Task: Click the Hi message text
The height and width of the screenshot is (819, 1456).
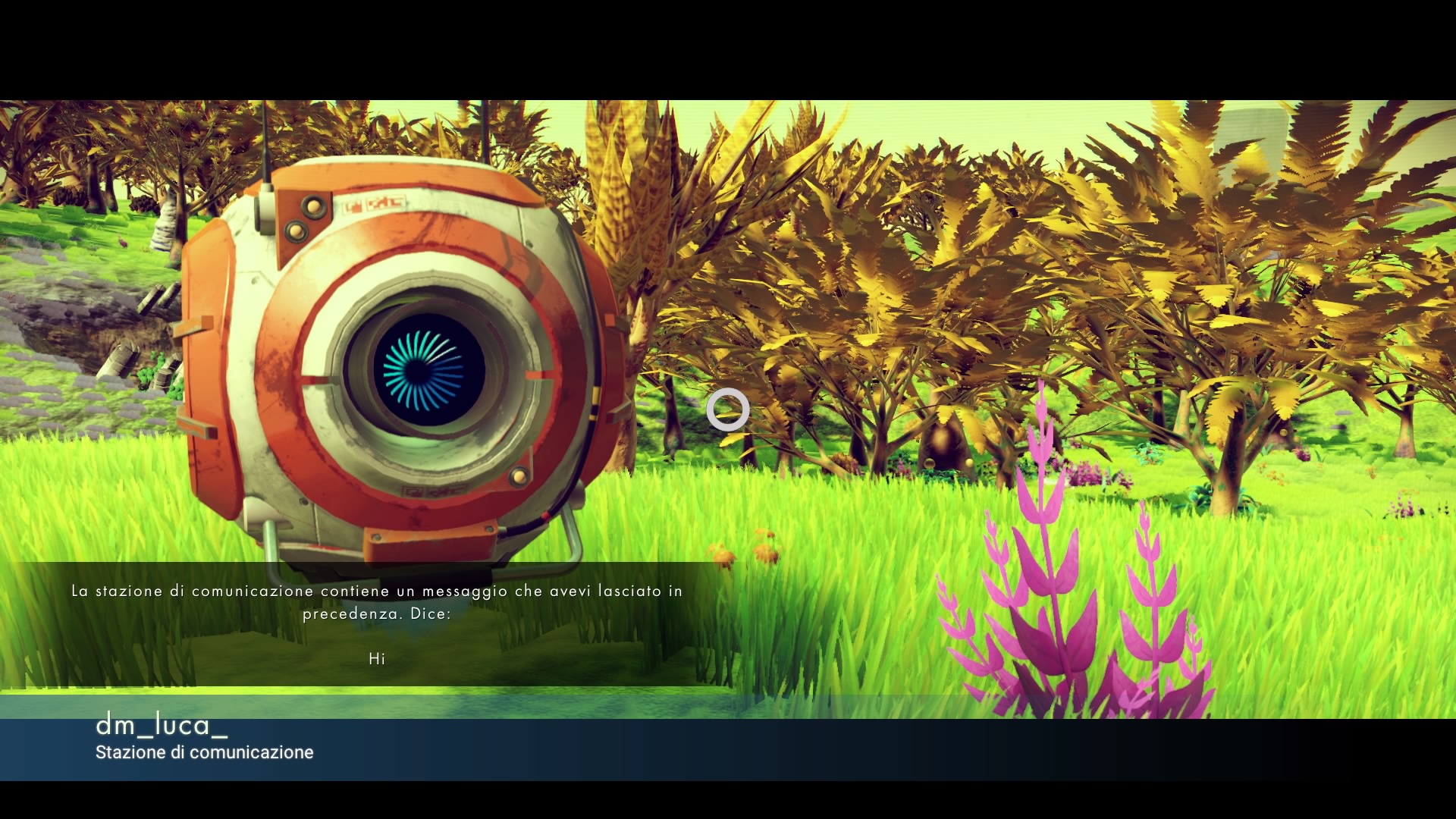Action: 378,659
